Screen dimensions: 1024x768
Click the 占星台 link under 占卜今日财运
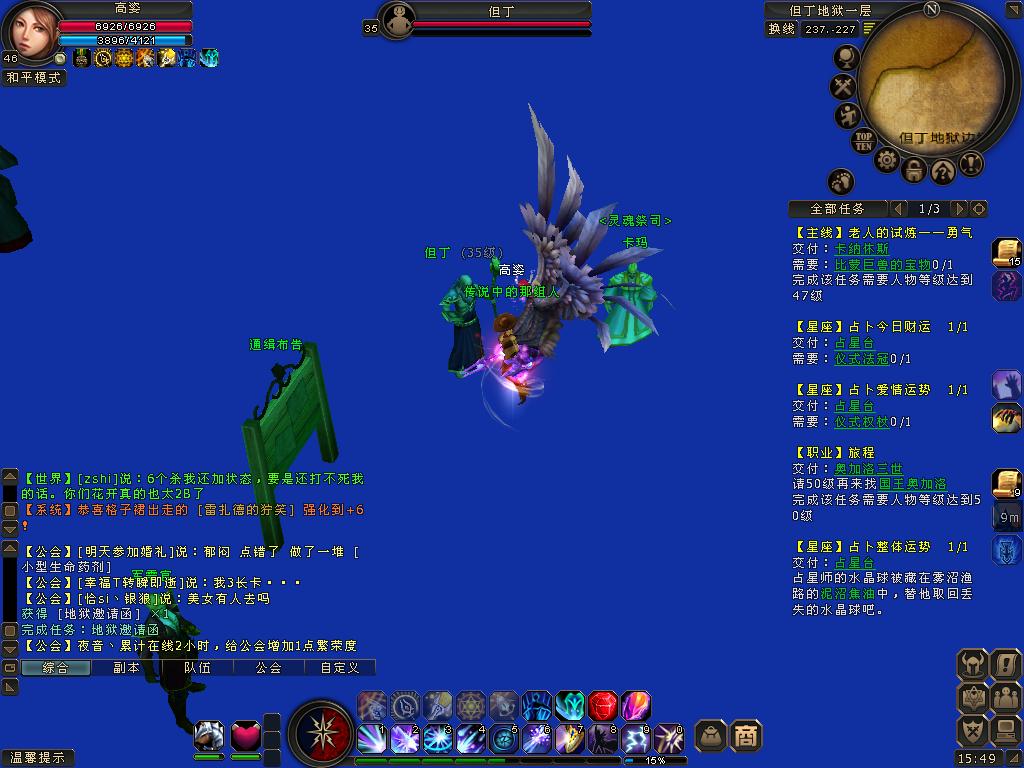pos(854,343)
